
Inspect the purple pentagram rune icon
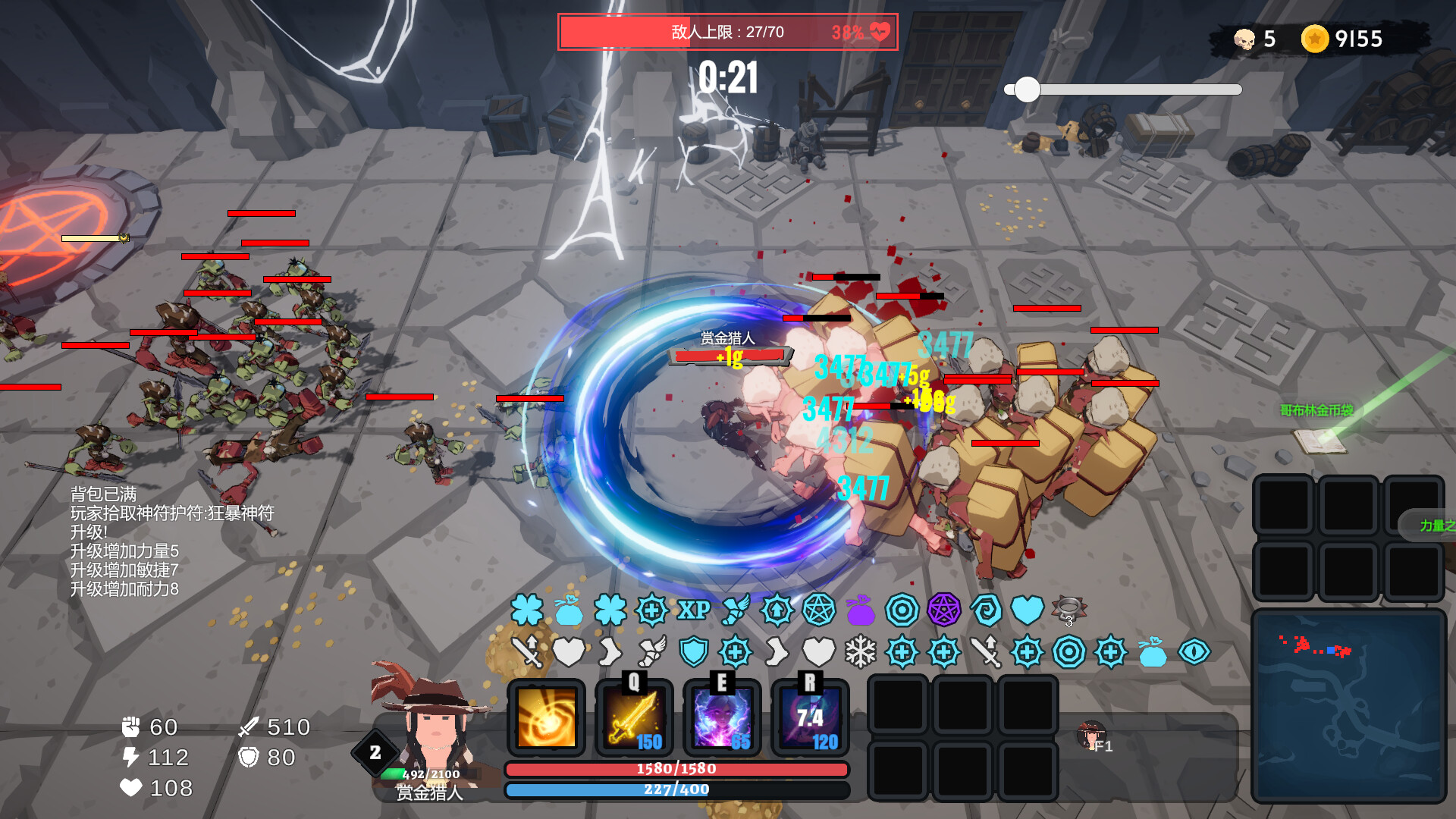pos(944,610)
